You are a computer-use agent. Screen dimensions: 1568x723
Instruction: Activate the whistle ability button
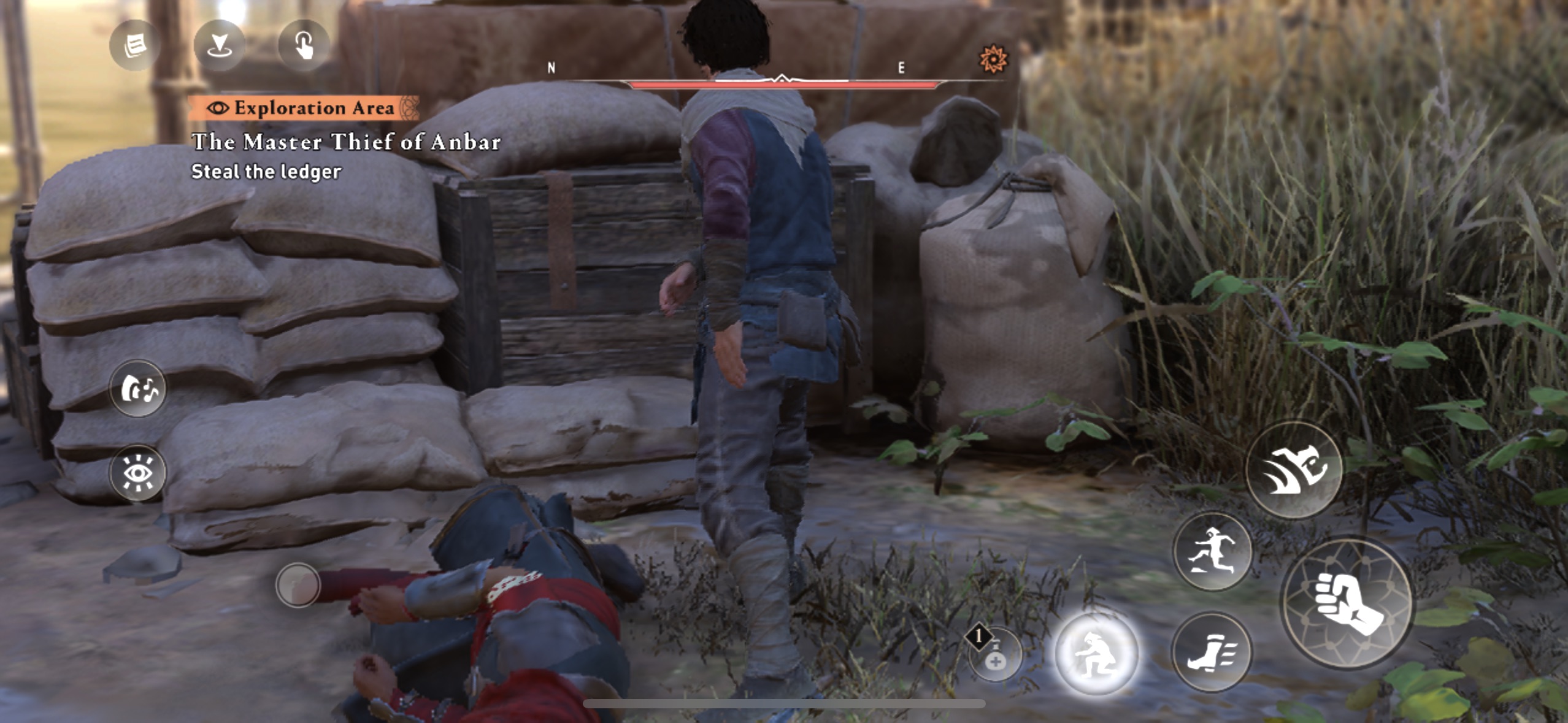coord(138,388)
